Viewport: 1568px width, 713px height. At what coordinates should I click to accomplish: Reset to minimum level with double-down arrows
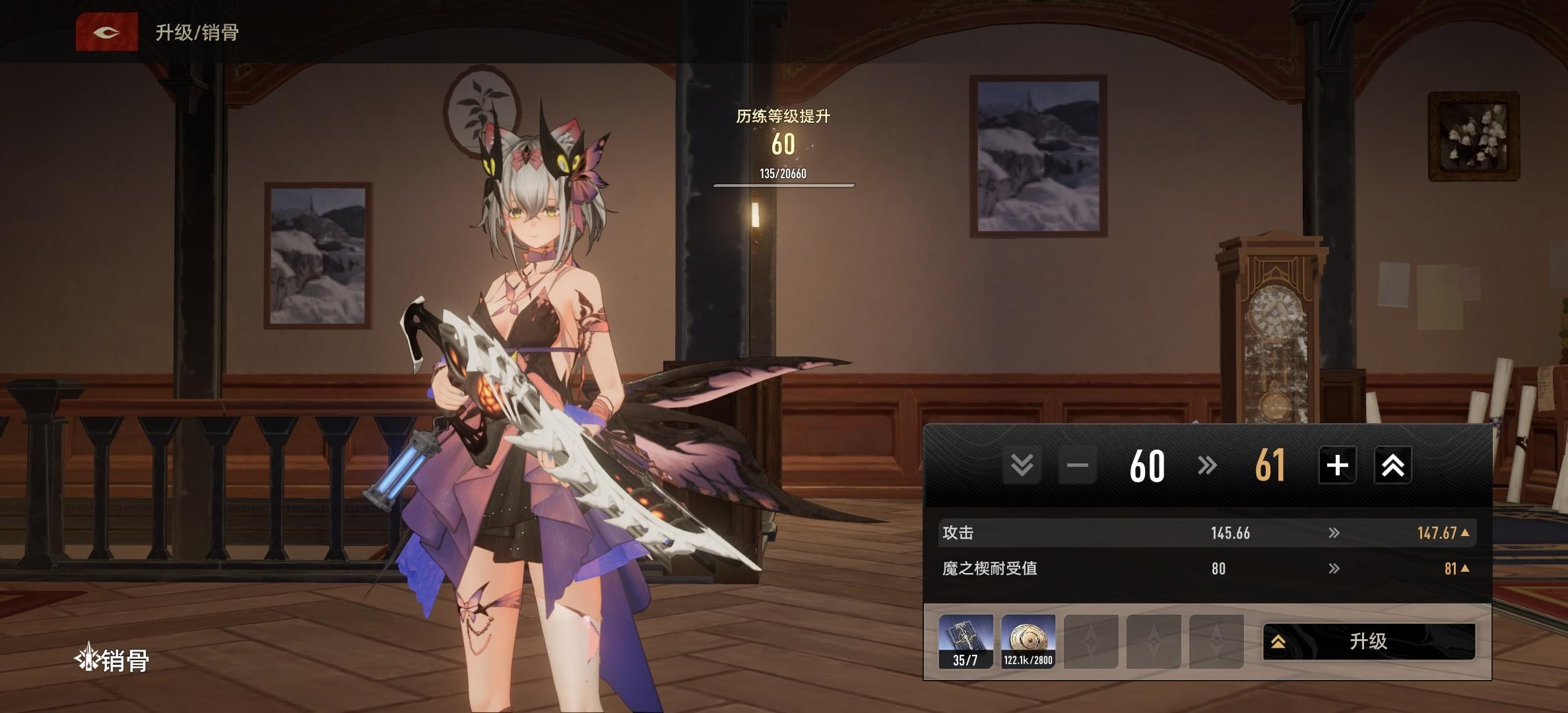tap(1022, 465)
